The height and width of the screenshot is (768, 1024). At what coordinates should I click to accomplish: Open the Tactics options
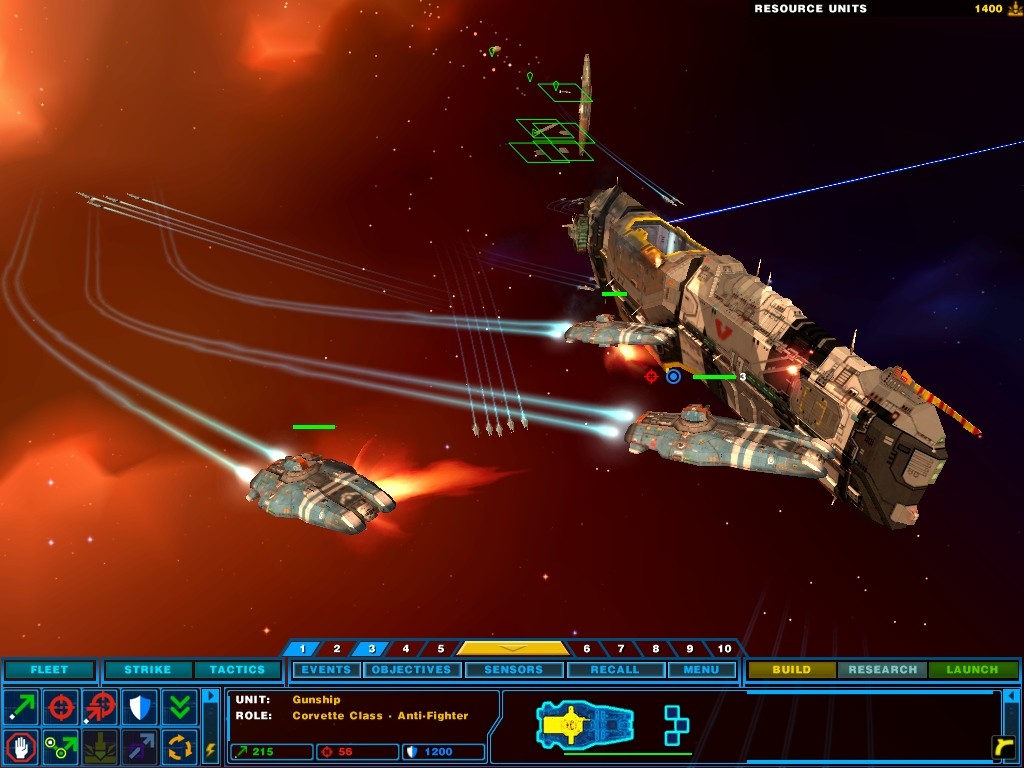click(237, 670)
